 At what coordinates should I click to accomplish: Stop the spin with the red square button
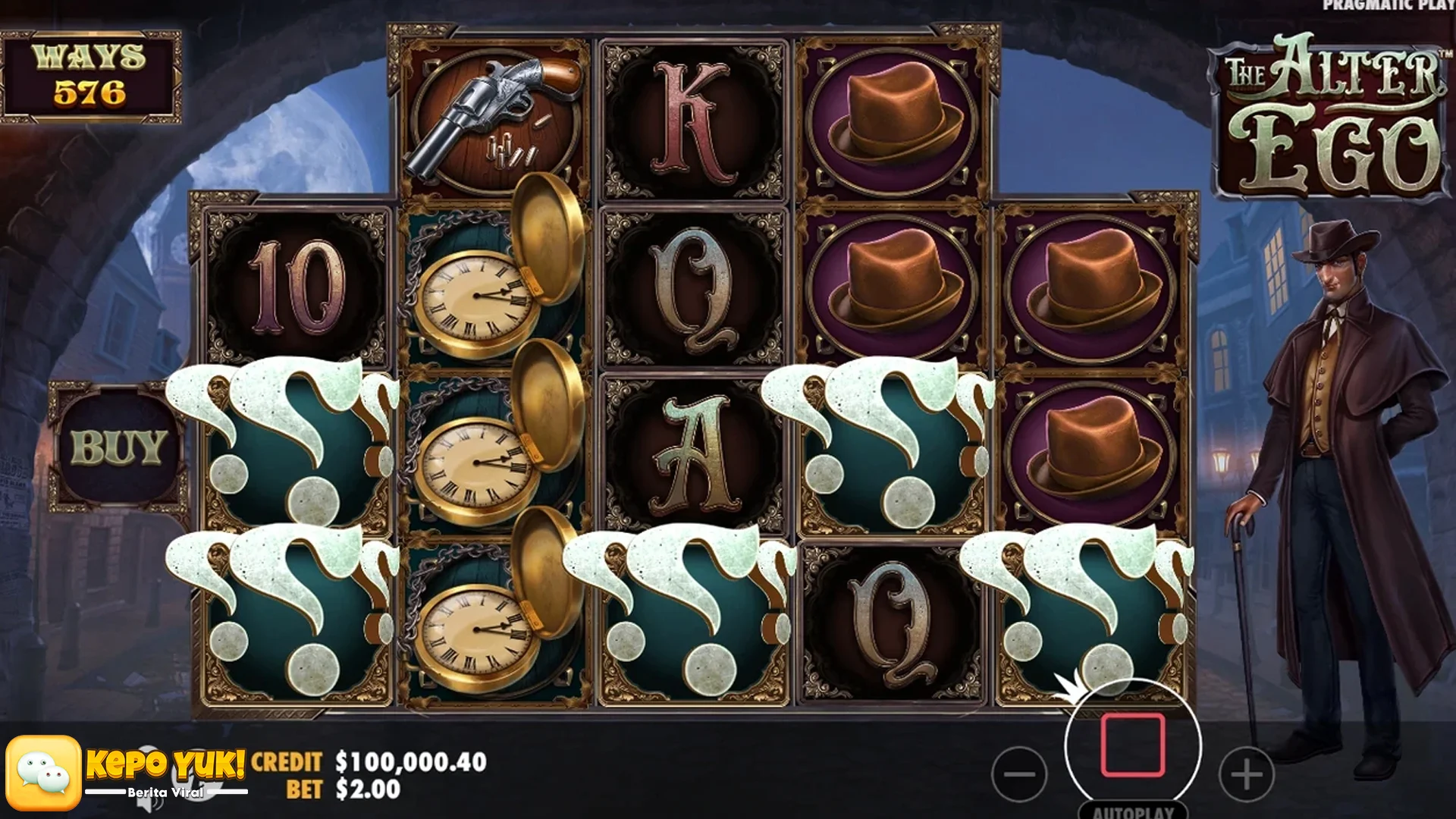click(1133, 745)
